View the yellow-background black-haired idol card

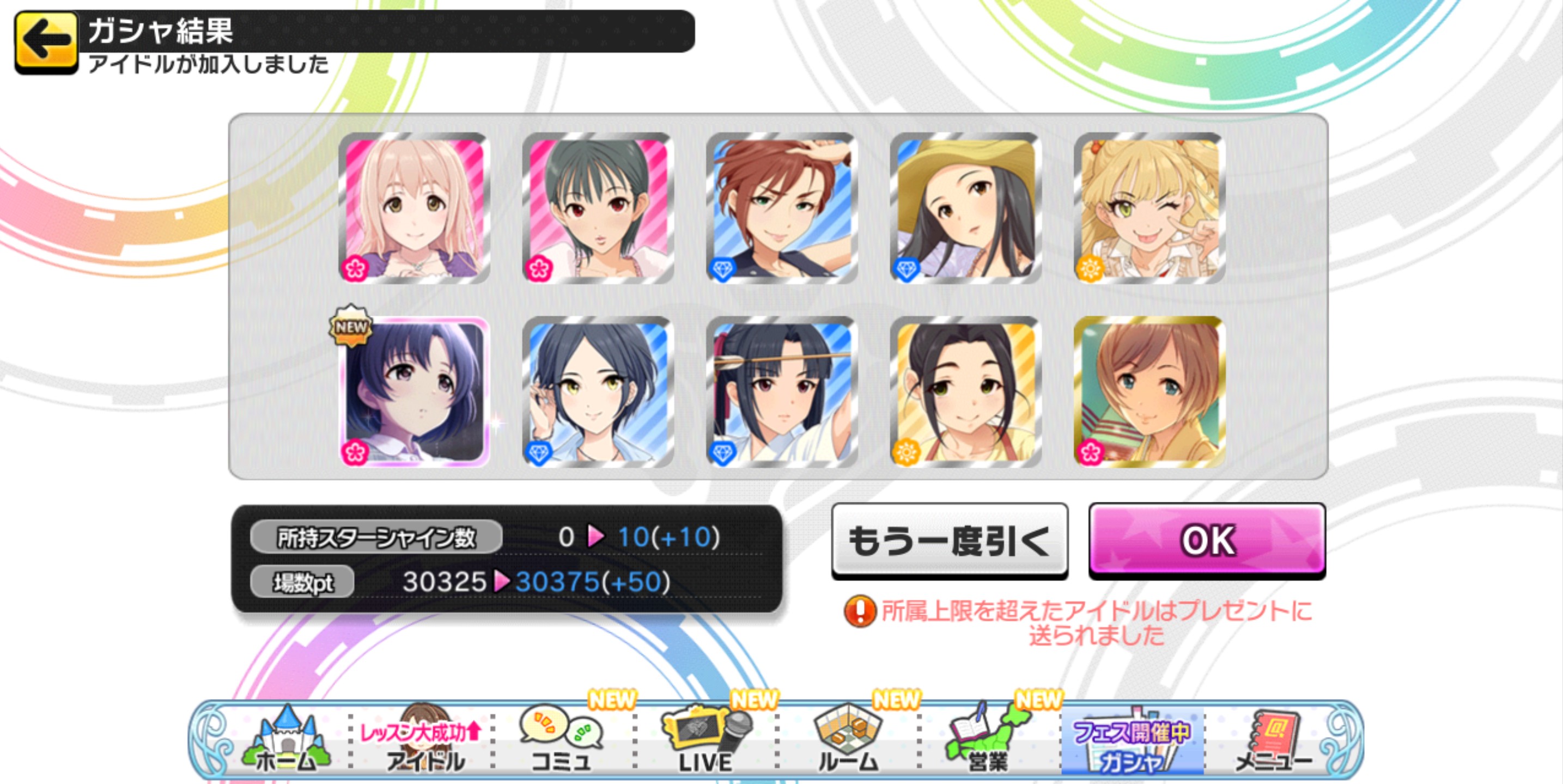point(965,391)
